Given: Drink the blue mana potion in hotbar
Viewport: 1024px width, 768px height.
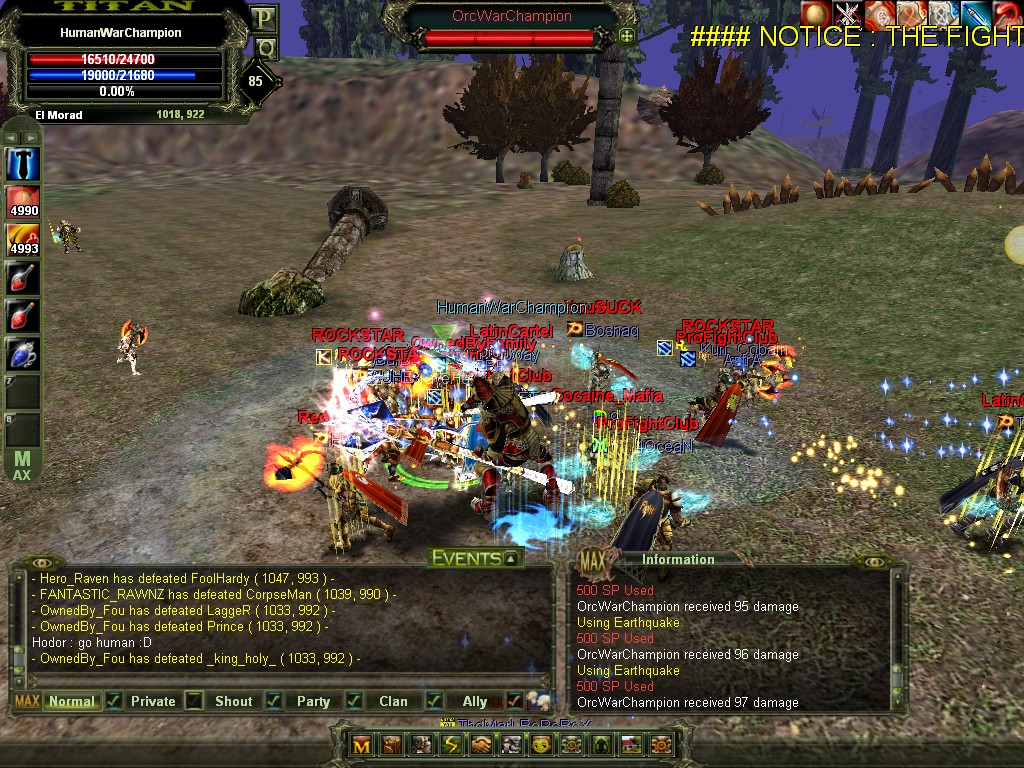Looking at the screenshot, I should click(x=22, y=353).
